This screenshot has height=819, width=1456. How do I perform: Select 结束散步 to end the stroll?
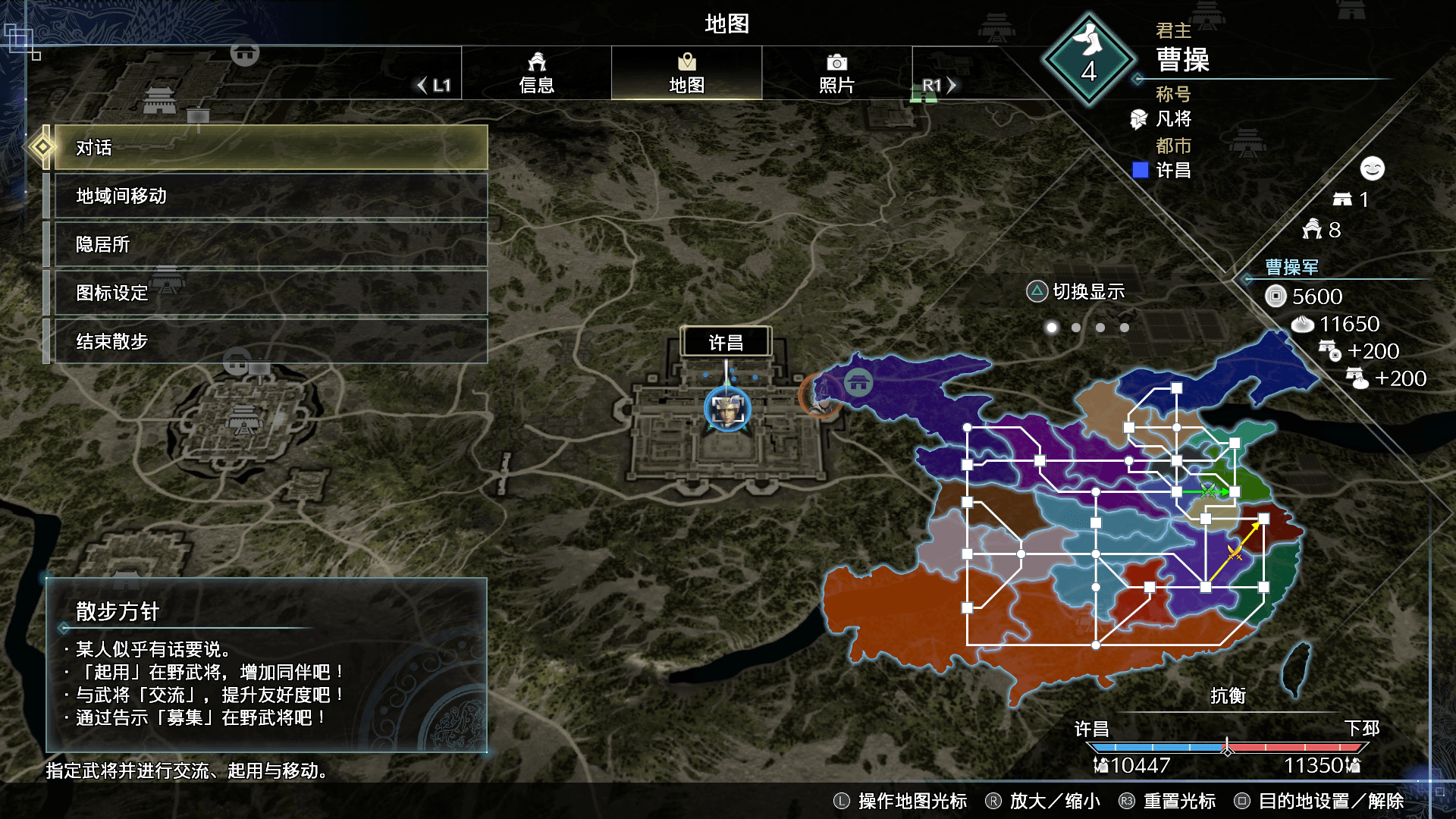click(271, 341)
